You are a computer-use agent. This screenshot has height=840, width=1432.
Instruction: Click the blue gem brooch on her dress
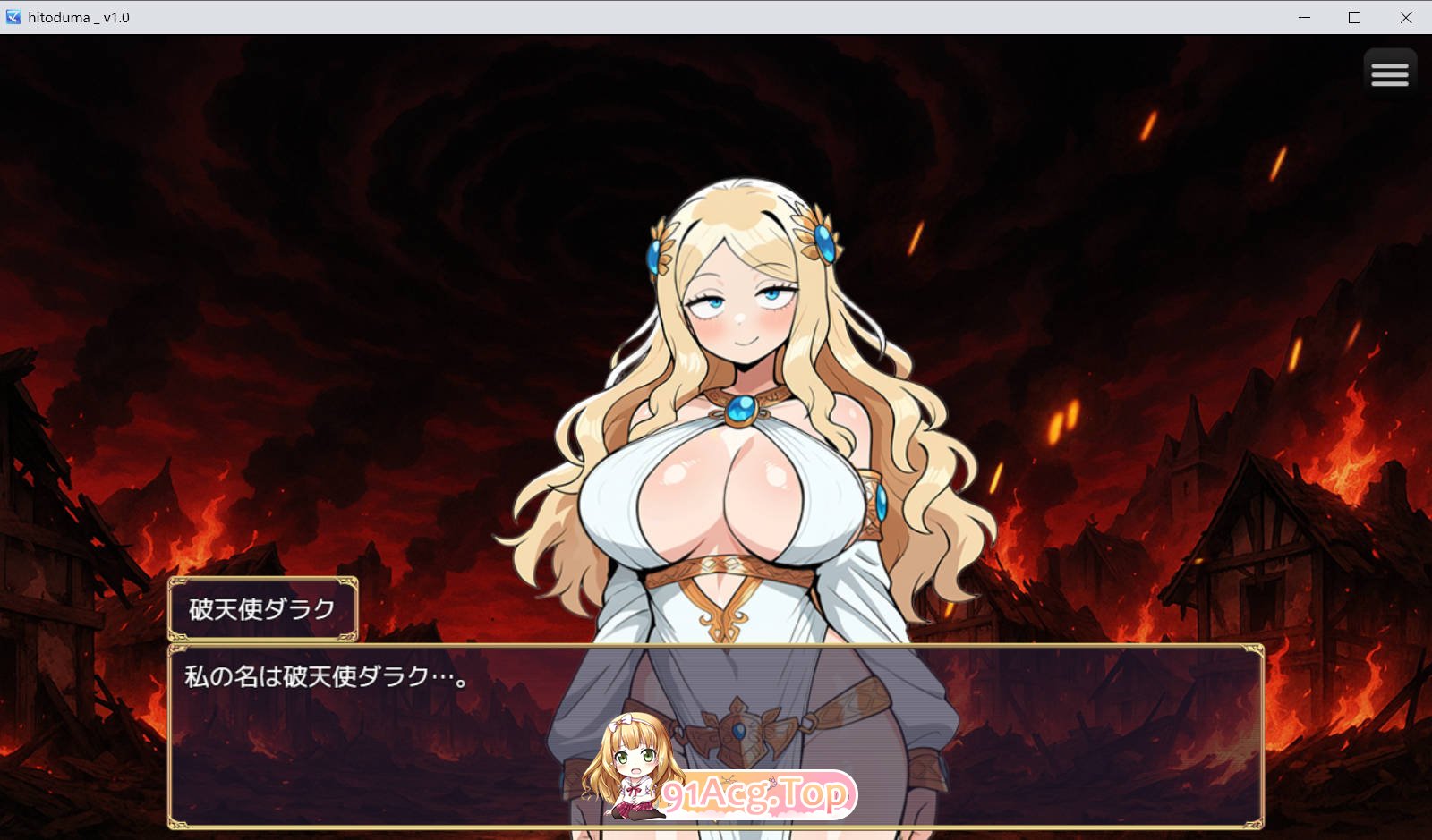pos(741,409)
